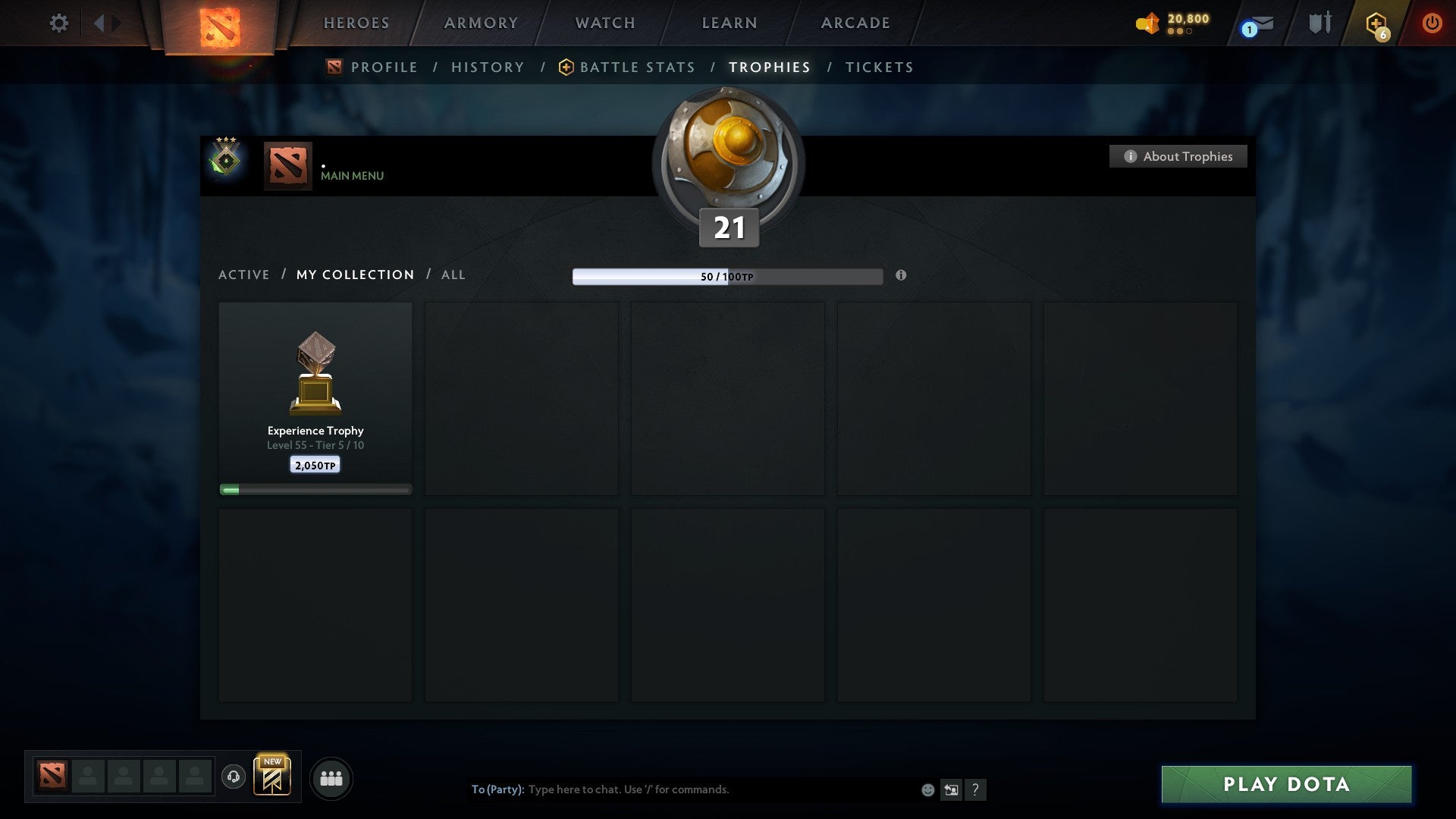Image resolution: width=1456 pixels, height=819 pixels.
Task: Click the glowing NEW battle pass icon
Action: point(273,775)
